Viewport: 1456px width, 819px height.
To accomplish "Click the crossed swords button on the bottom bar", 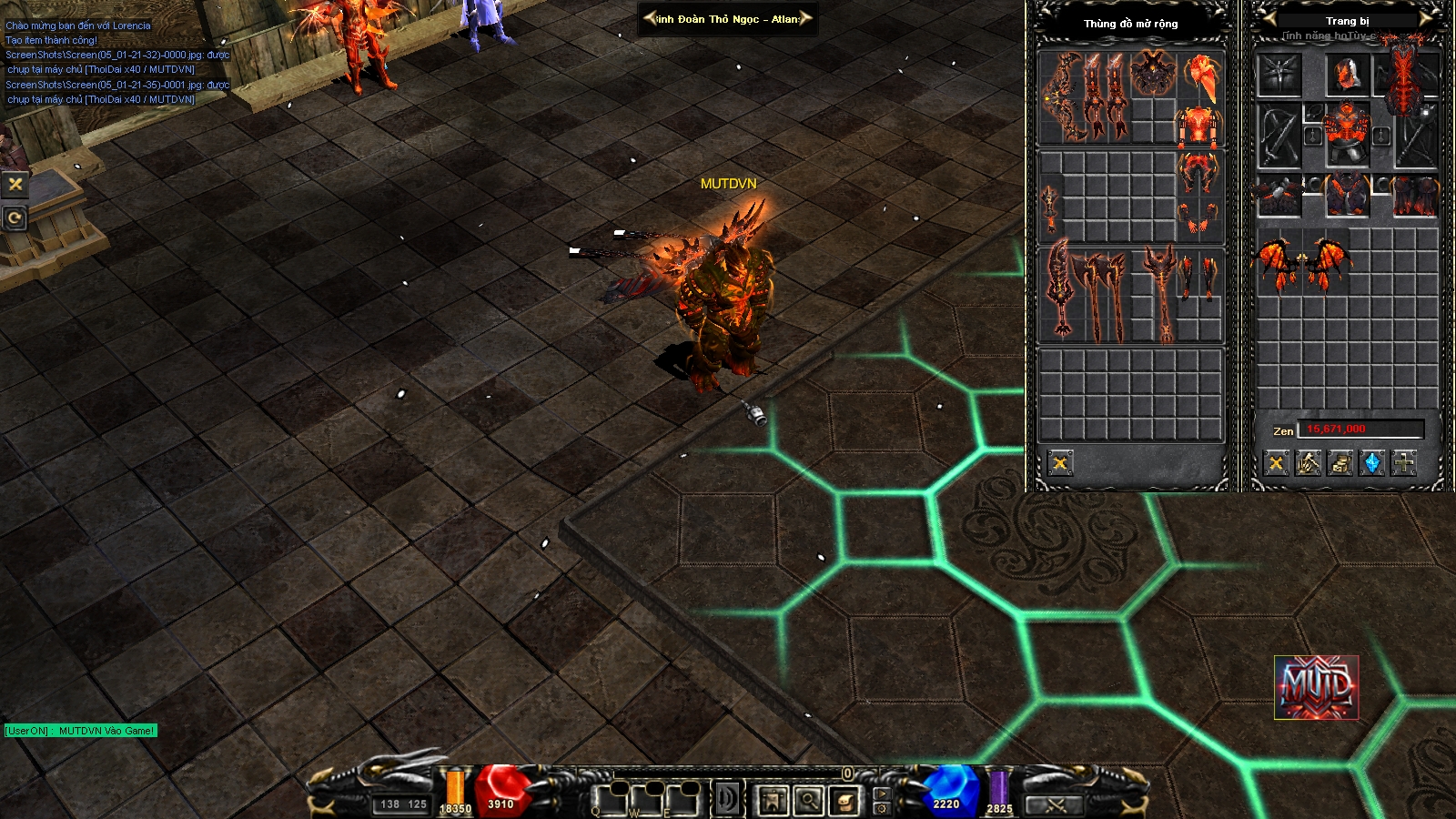I will click(x=1056, y=804).
